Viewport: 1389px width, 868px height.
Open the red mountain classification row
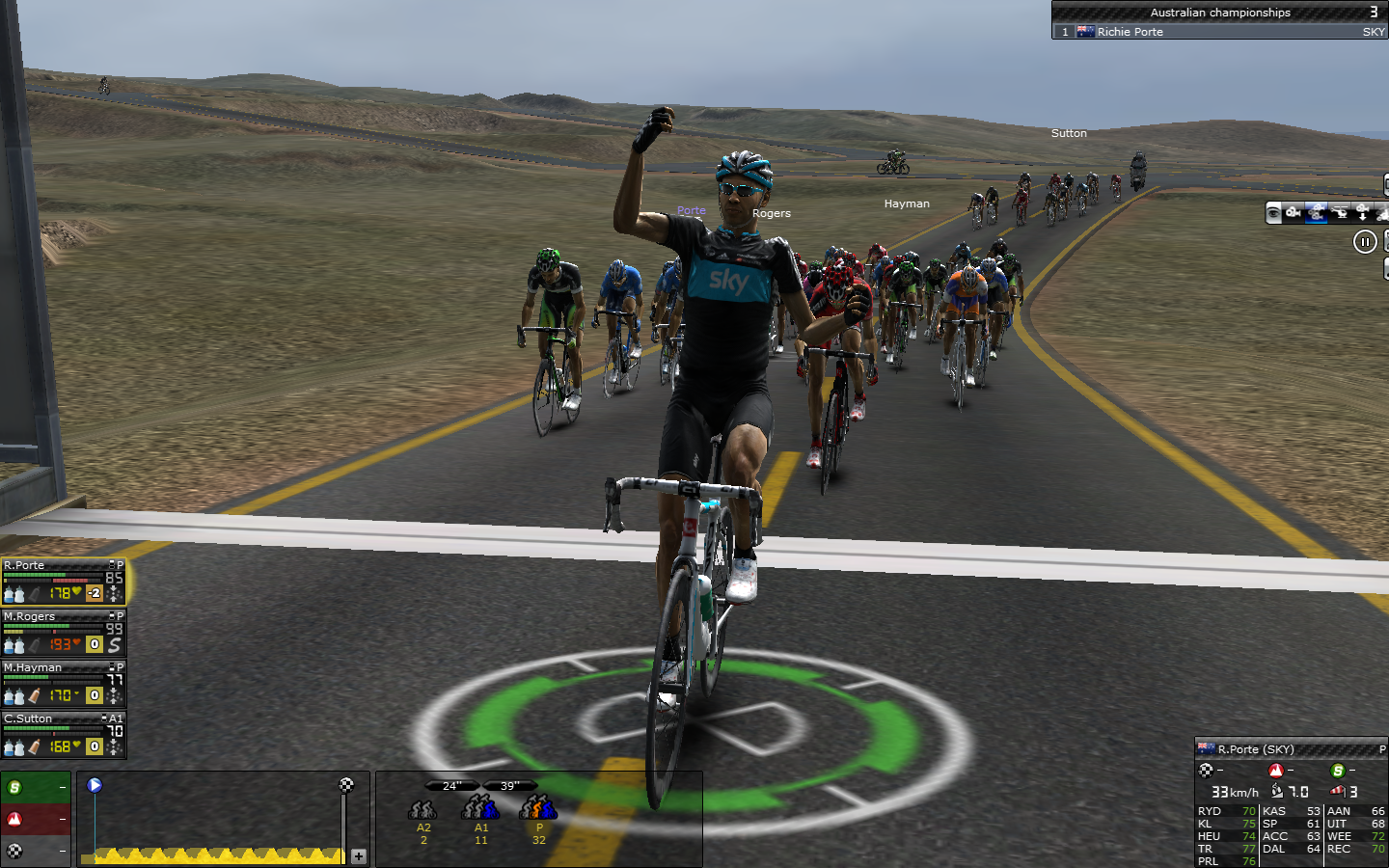(x=36, y=819)
